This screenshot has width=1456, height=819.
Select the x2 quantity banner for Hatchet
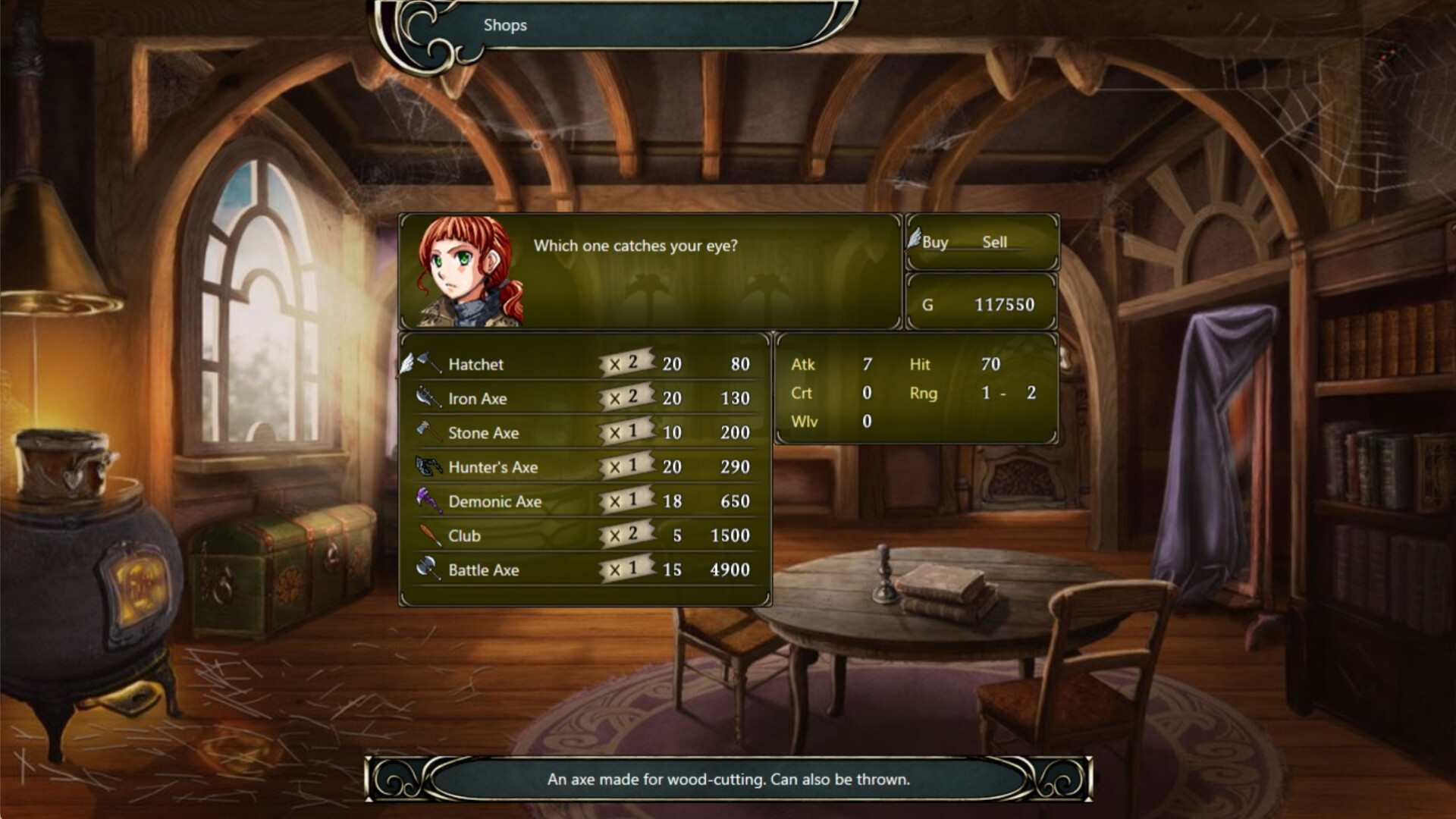626,362
